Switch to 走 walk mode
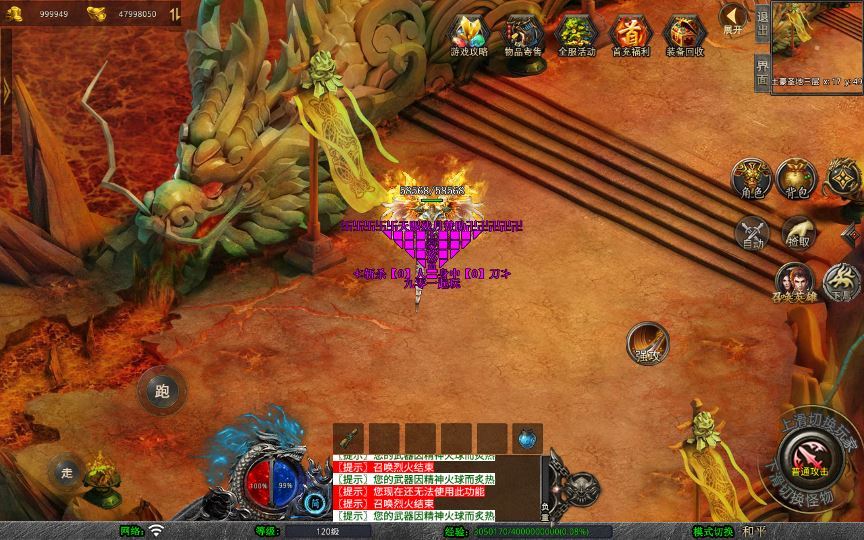 (67, 471)
